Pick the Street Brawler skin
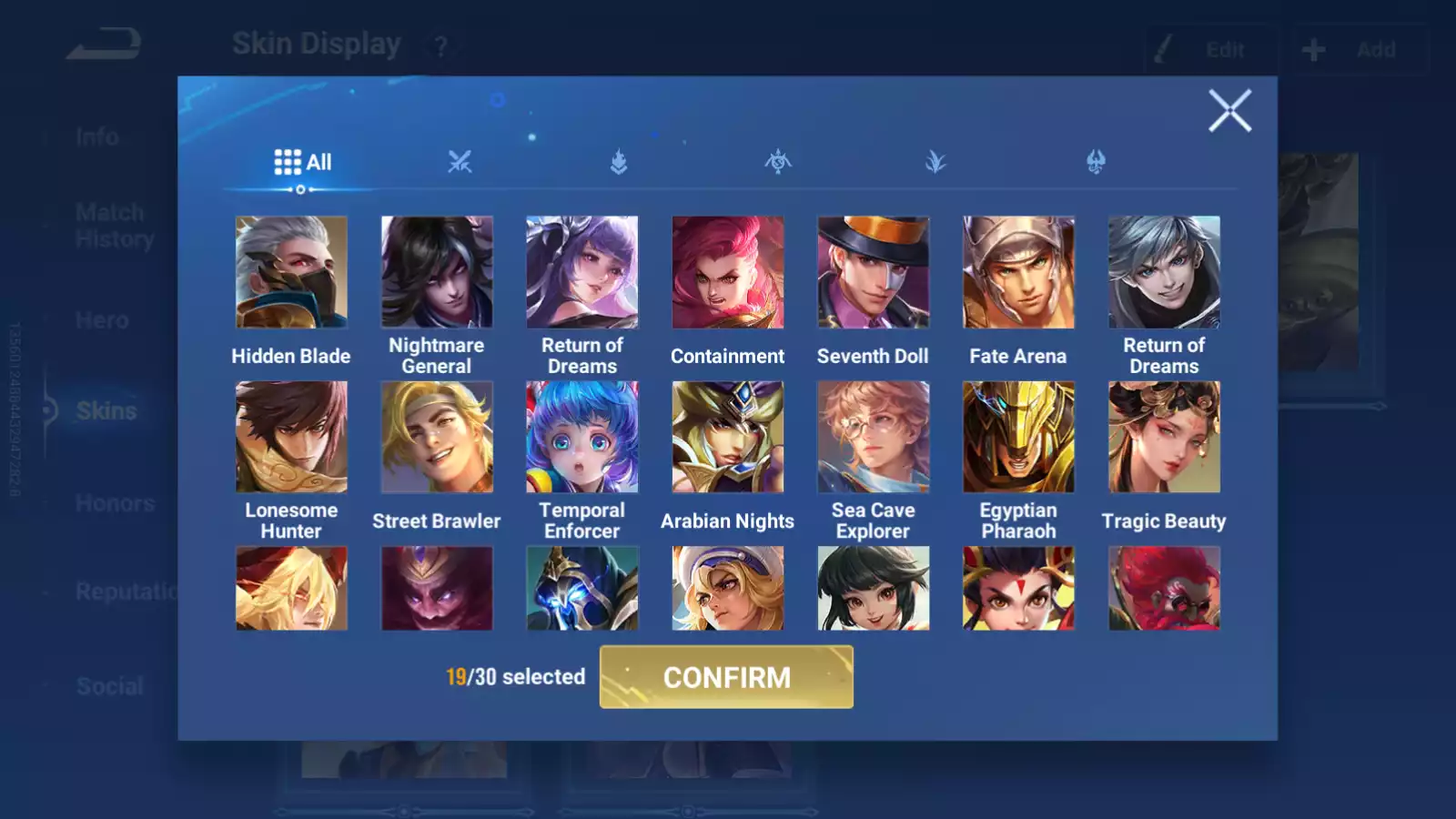The width and height of the screenshot is (1456, 819). [x=437, y=437]
